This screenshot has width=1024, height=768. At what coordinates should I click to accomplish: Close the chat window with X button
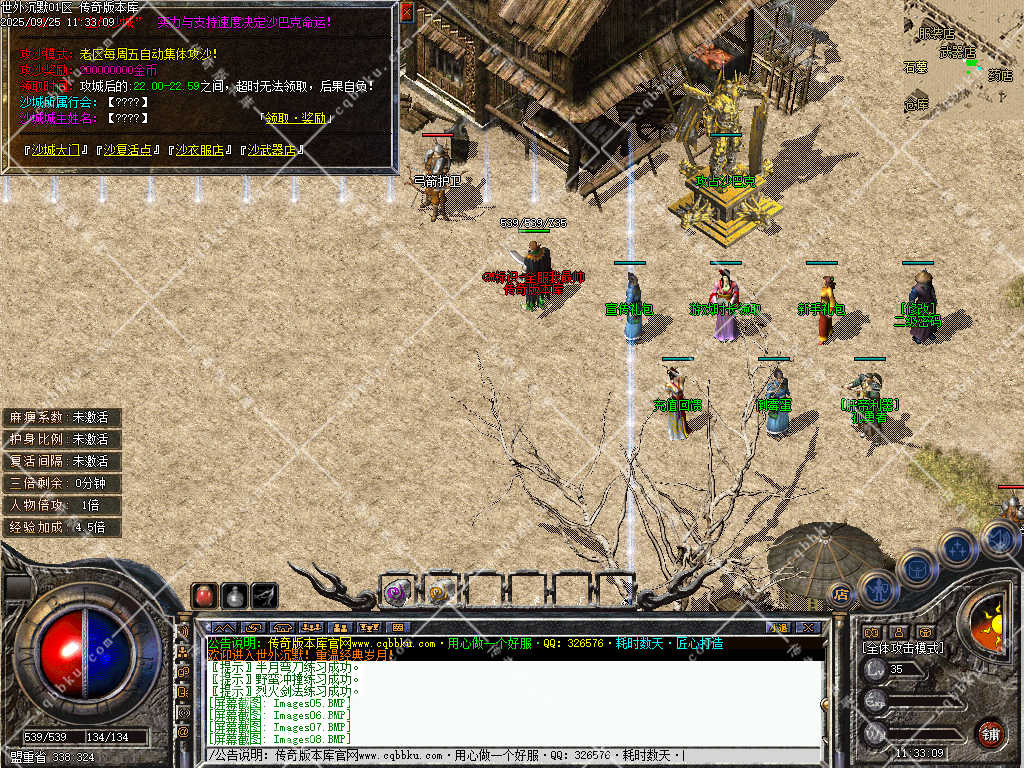pos(808,627)
